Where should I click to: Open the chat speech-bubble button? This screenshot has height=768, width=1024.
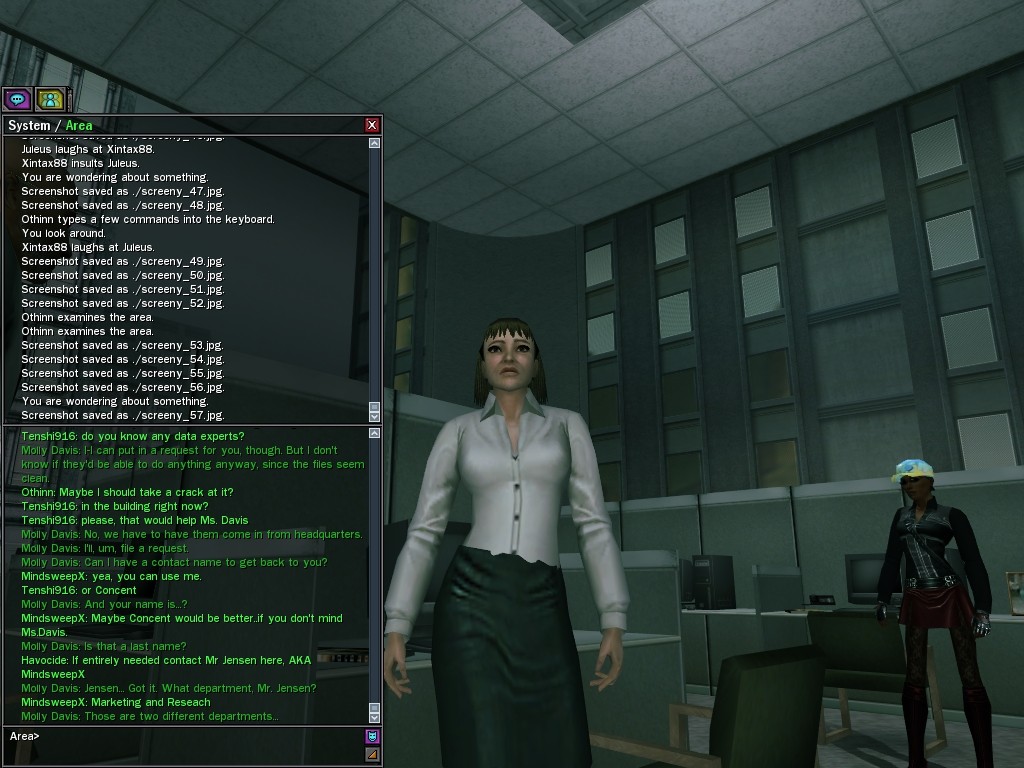click(17, 99)
